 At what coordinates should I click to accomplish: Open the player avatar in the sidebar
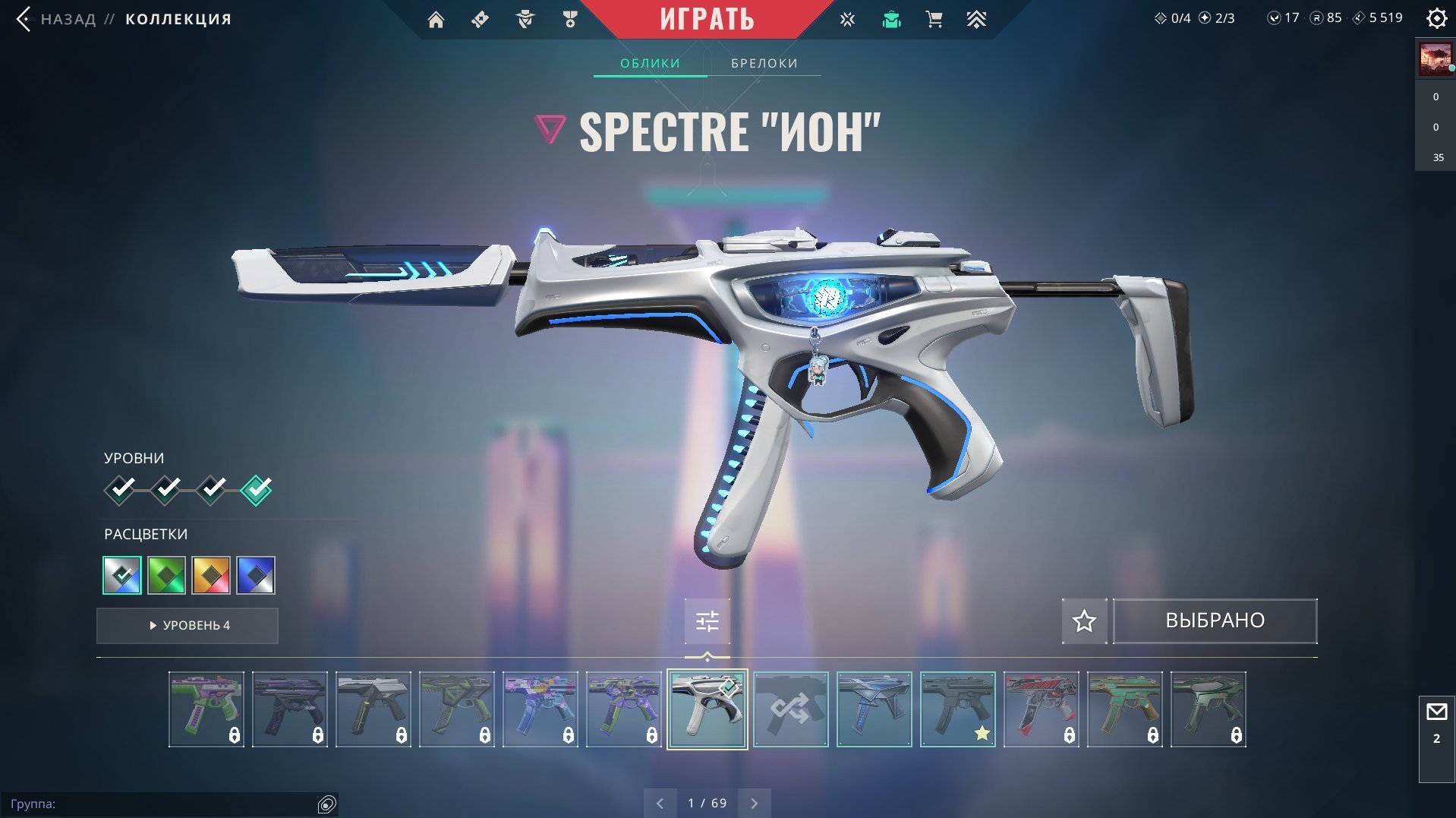click(1436, 59)
